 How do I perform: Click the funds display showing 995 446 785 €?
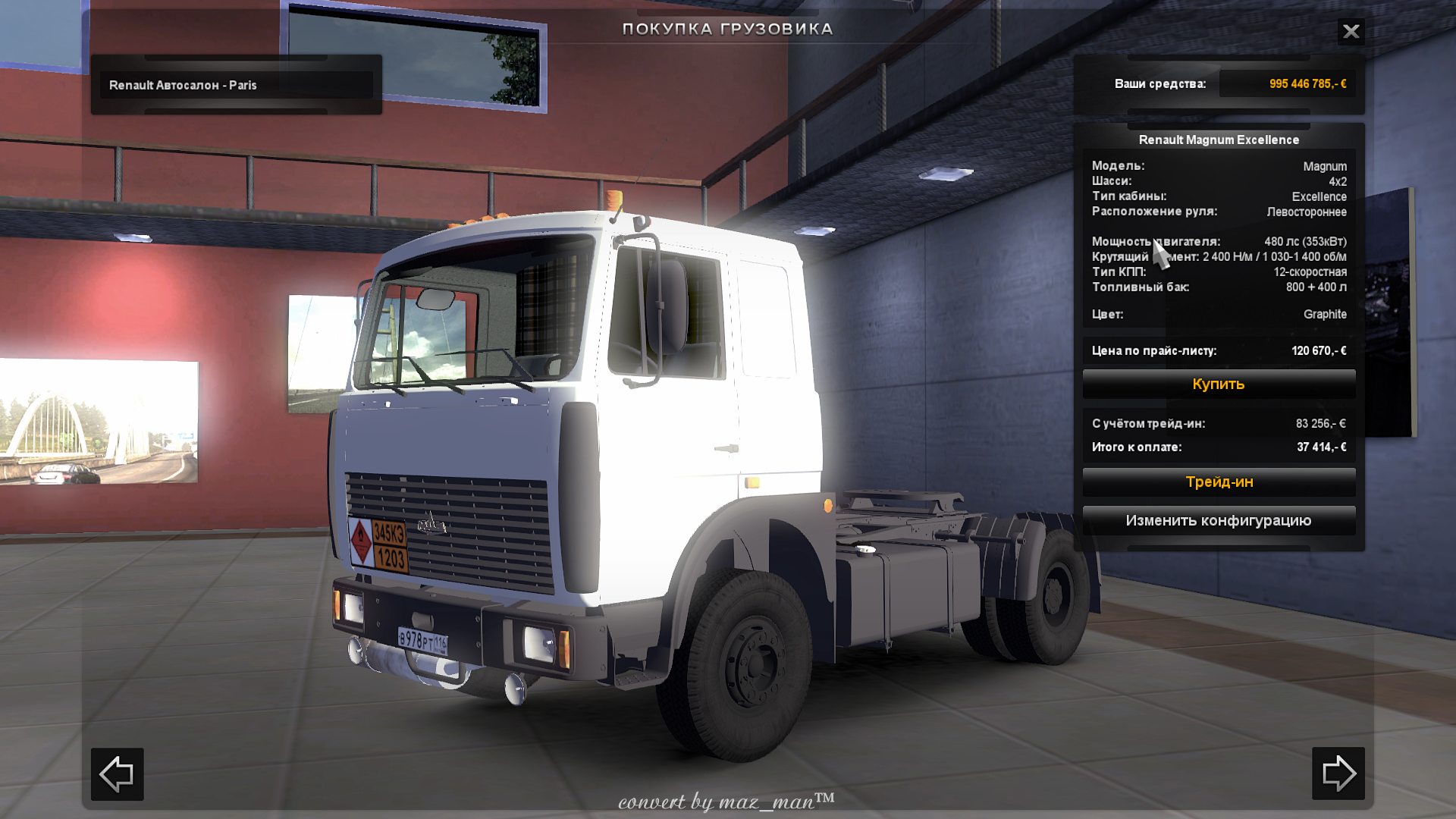(x=1306, y=83)
